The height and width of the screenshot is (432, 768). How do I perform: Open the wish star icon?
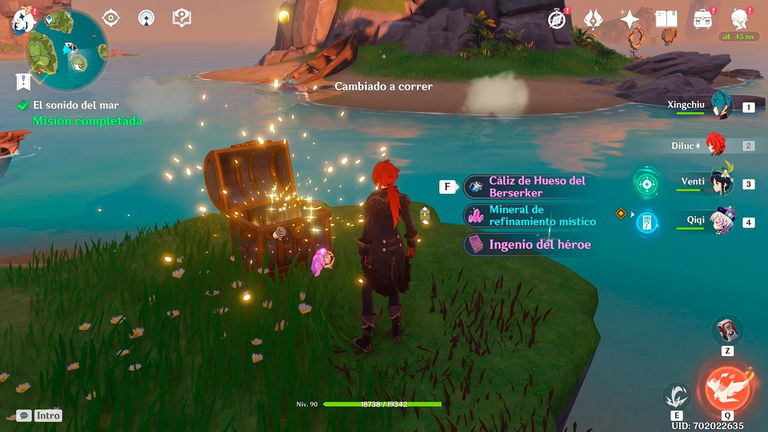pyautogui.click(x=629, y=18)
